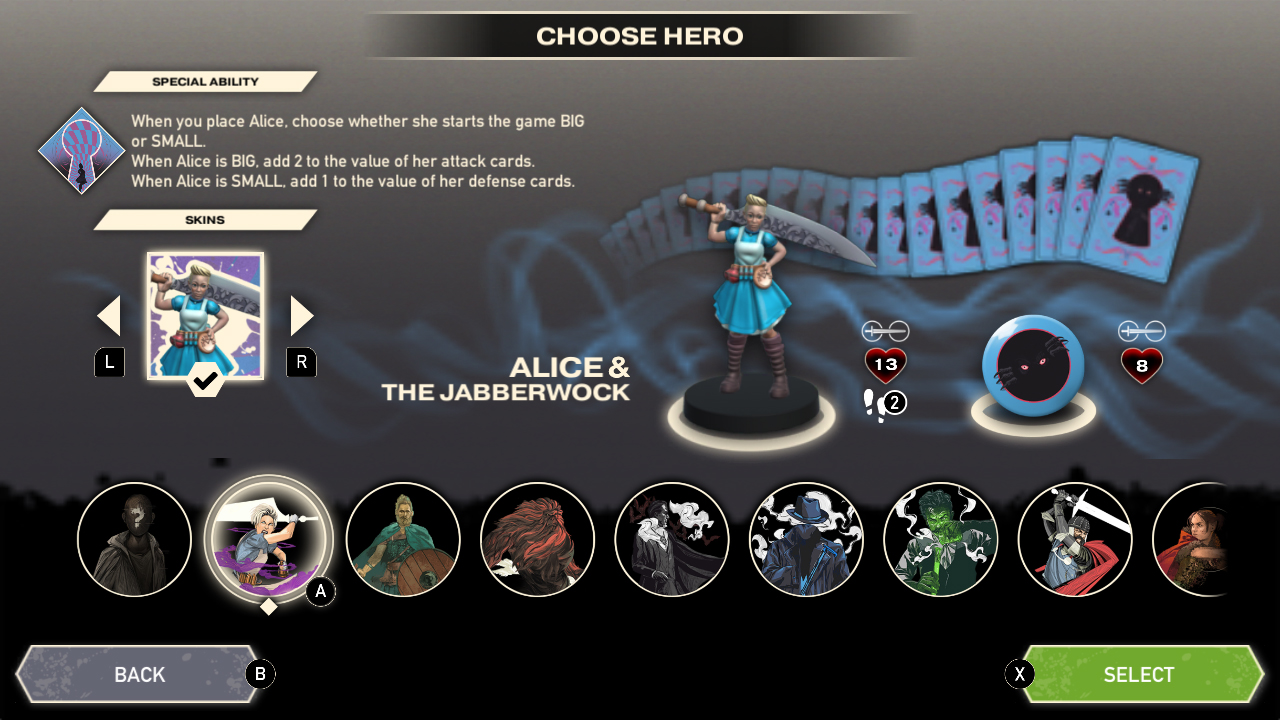Click the Jabberwock's heart showing 8 health

[1142, 367]
